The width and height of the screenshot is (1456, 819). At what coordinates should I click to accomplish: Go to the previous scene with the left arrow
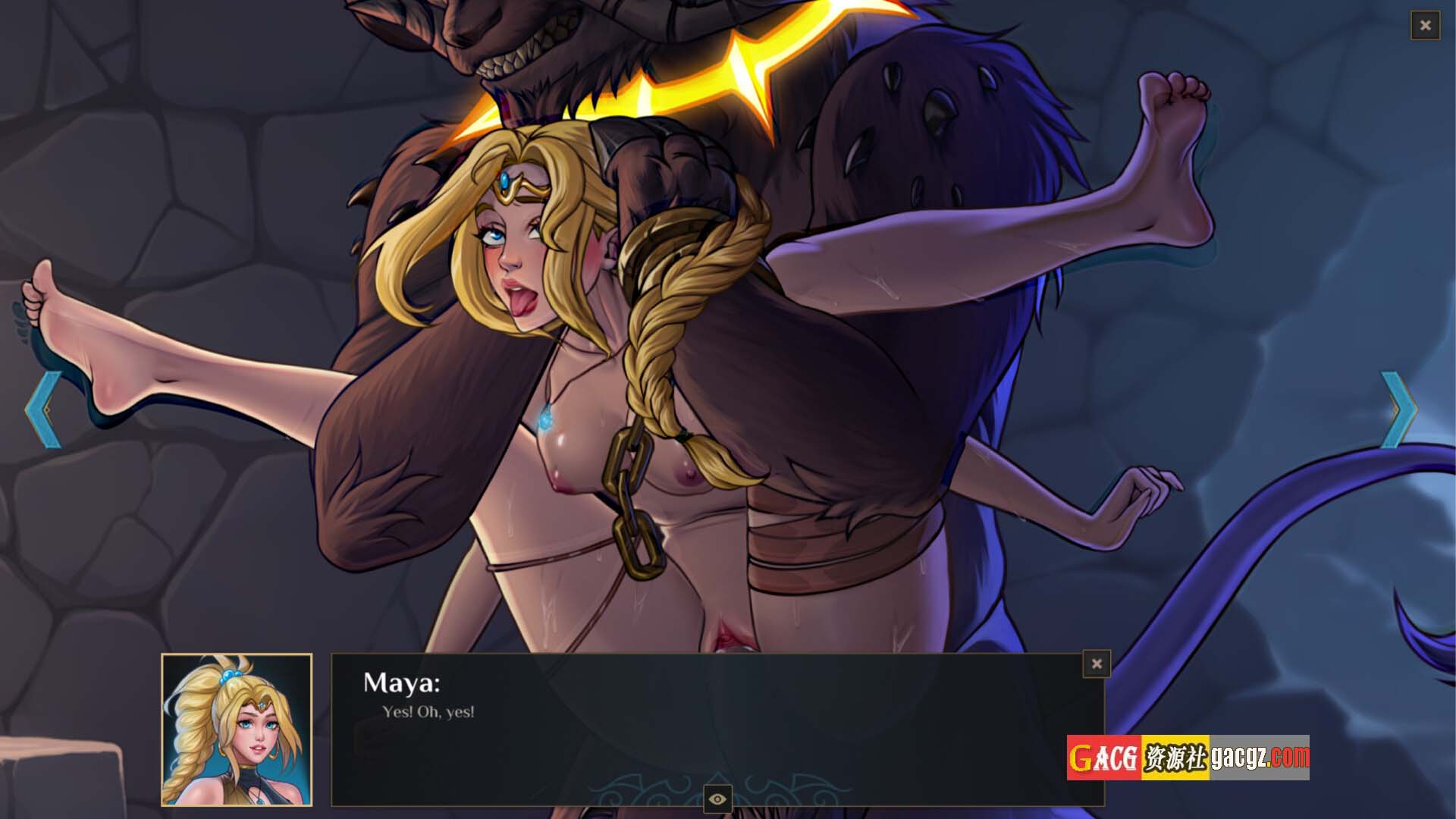click(42, 409)
